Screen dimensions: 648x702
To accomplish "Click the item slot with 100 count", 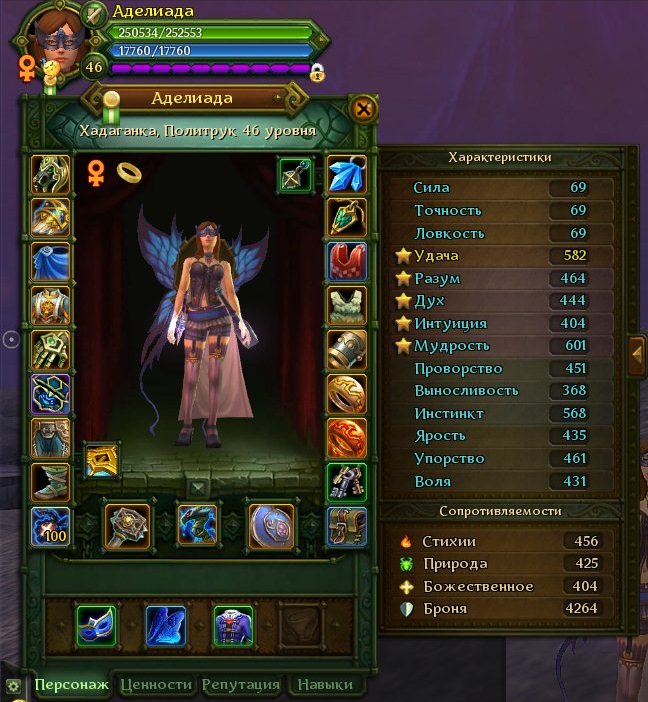I will (x=50, y=526).
